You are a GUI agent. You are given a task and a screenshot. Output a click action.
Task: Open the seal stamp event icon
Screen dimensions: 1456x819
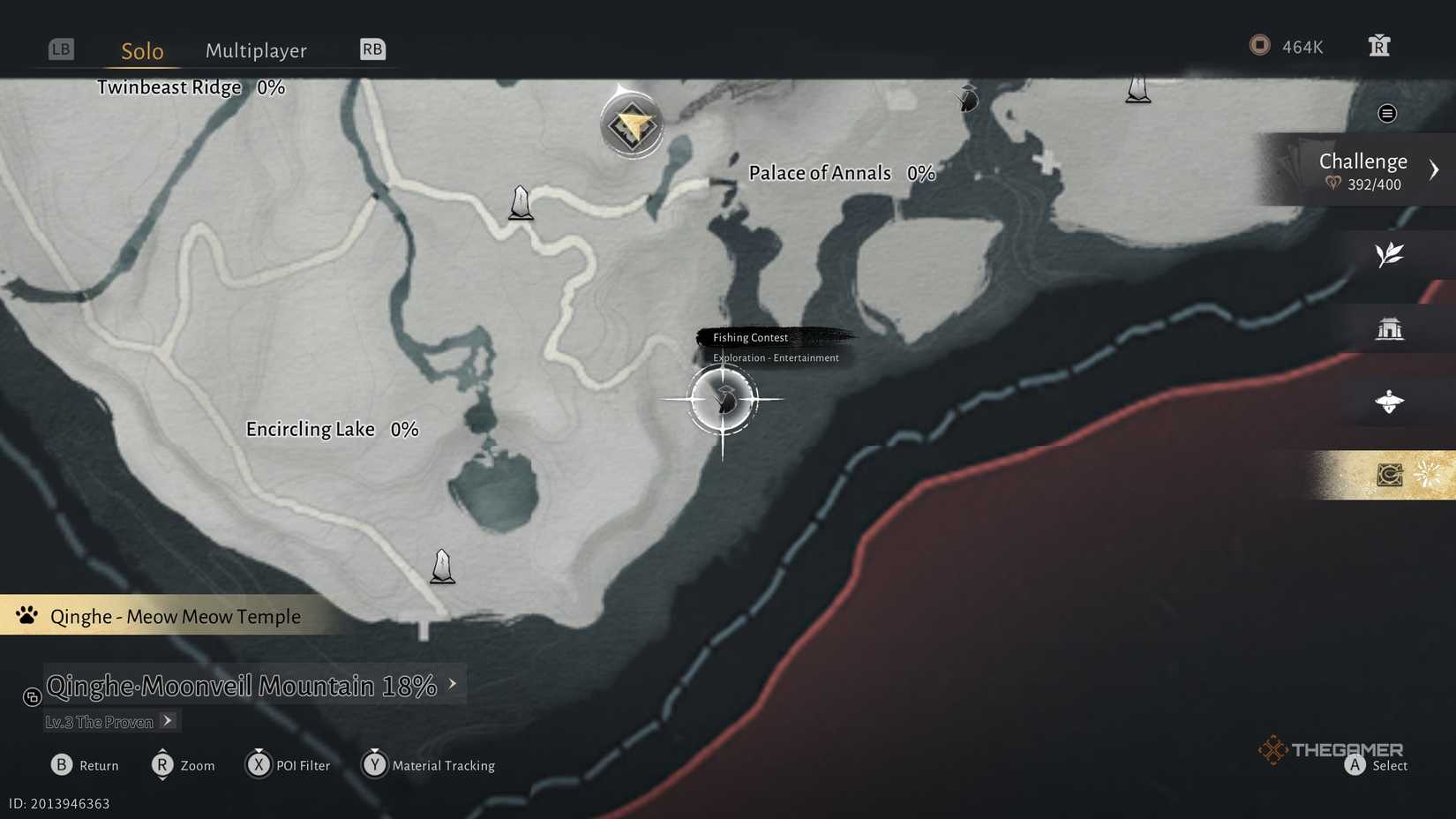tap(1391, 474)
